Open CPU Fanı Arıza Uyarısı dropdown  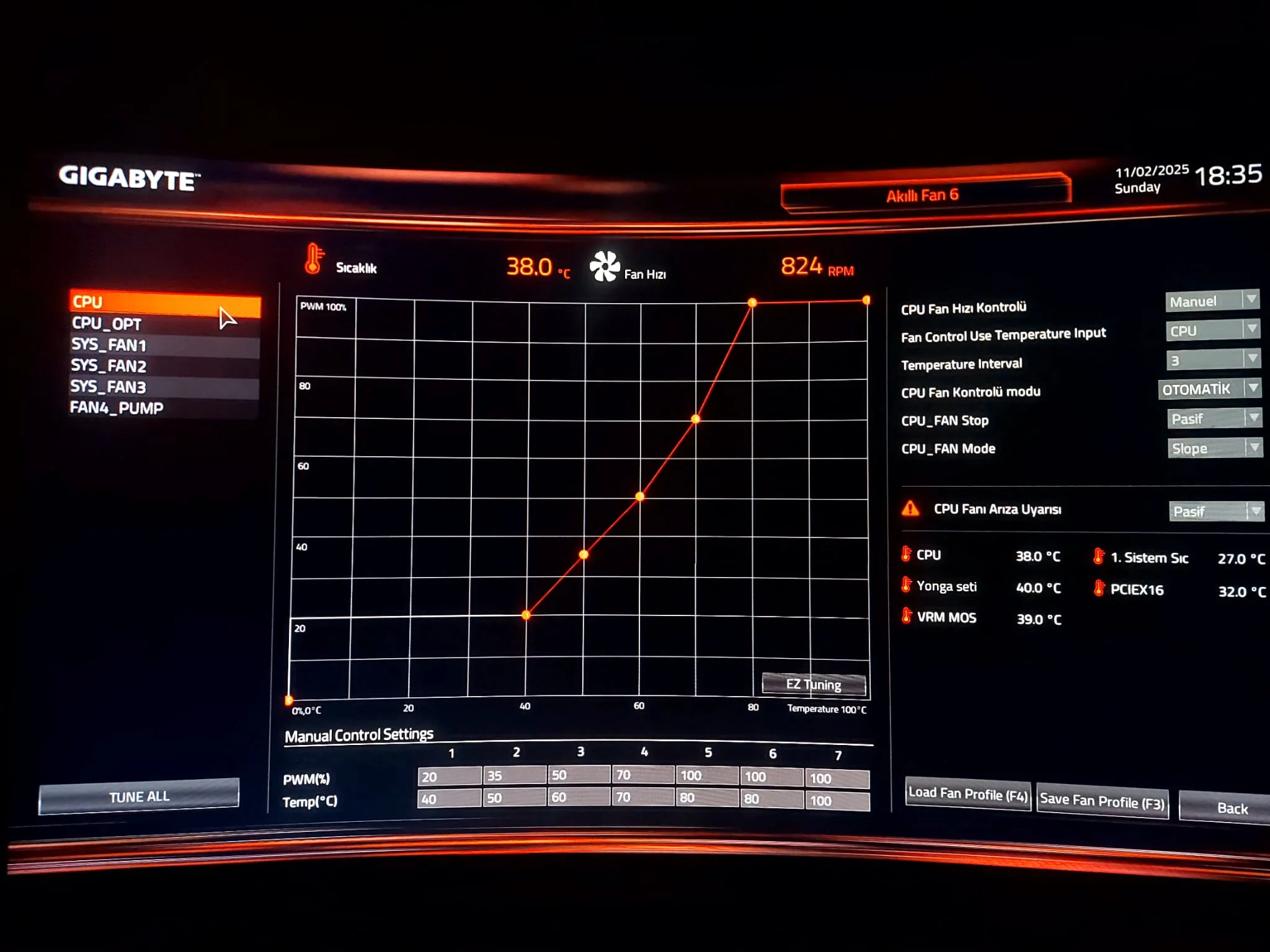[1216, 511]
